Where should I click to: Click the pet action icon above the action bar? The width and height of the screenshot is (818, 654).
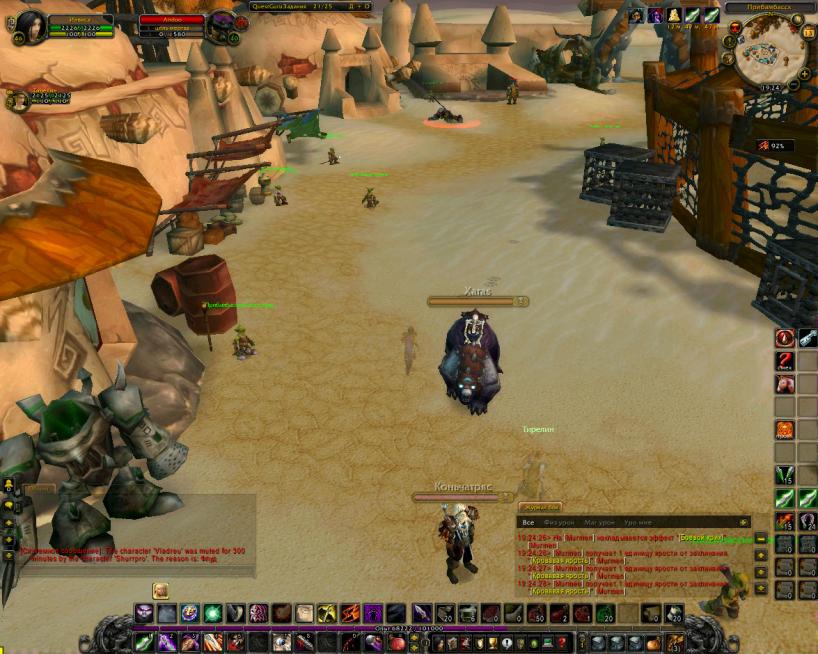coord(160,590)
